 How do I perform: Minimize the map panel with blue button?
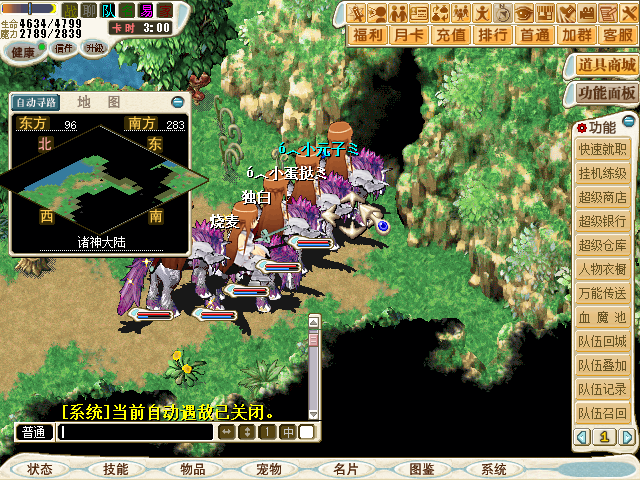[x=178, y=101]
